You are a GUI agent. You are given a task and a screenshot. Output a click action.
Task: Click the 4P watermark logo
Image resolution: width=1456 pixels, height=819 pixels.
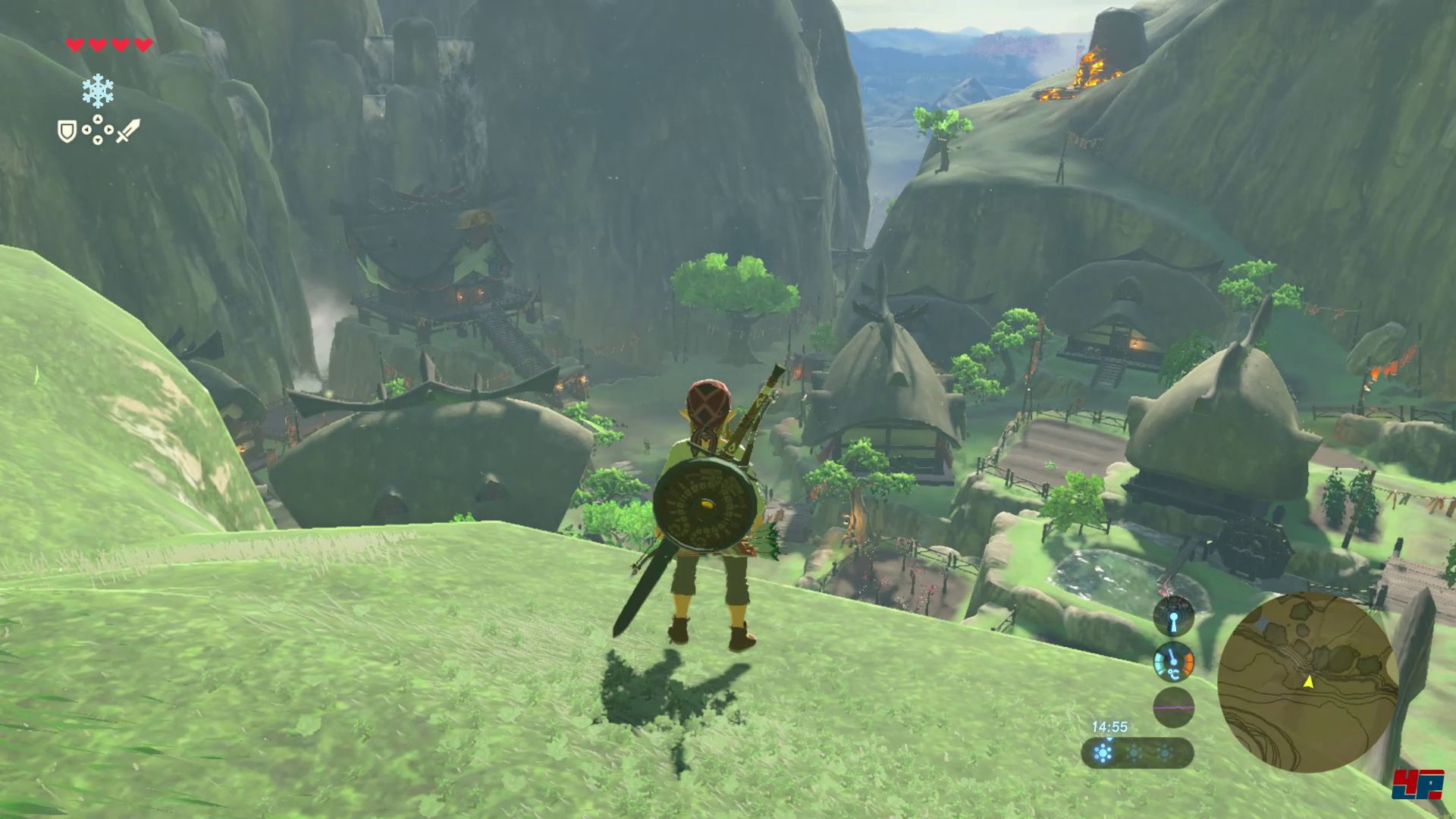point(1417,783)
